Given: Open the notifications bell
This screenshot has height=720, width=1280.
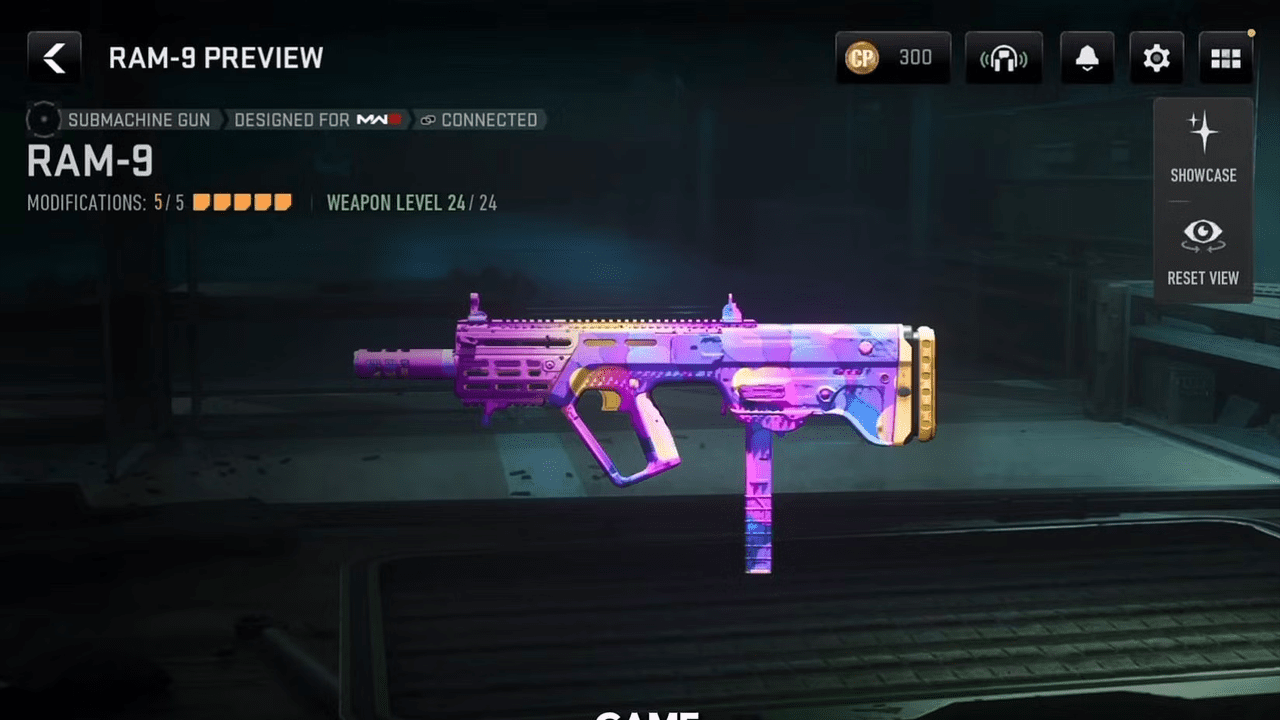Looking at the screenshot, I should click(x=1087, y=58).
